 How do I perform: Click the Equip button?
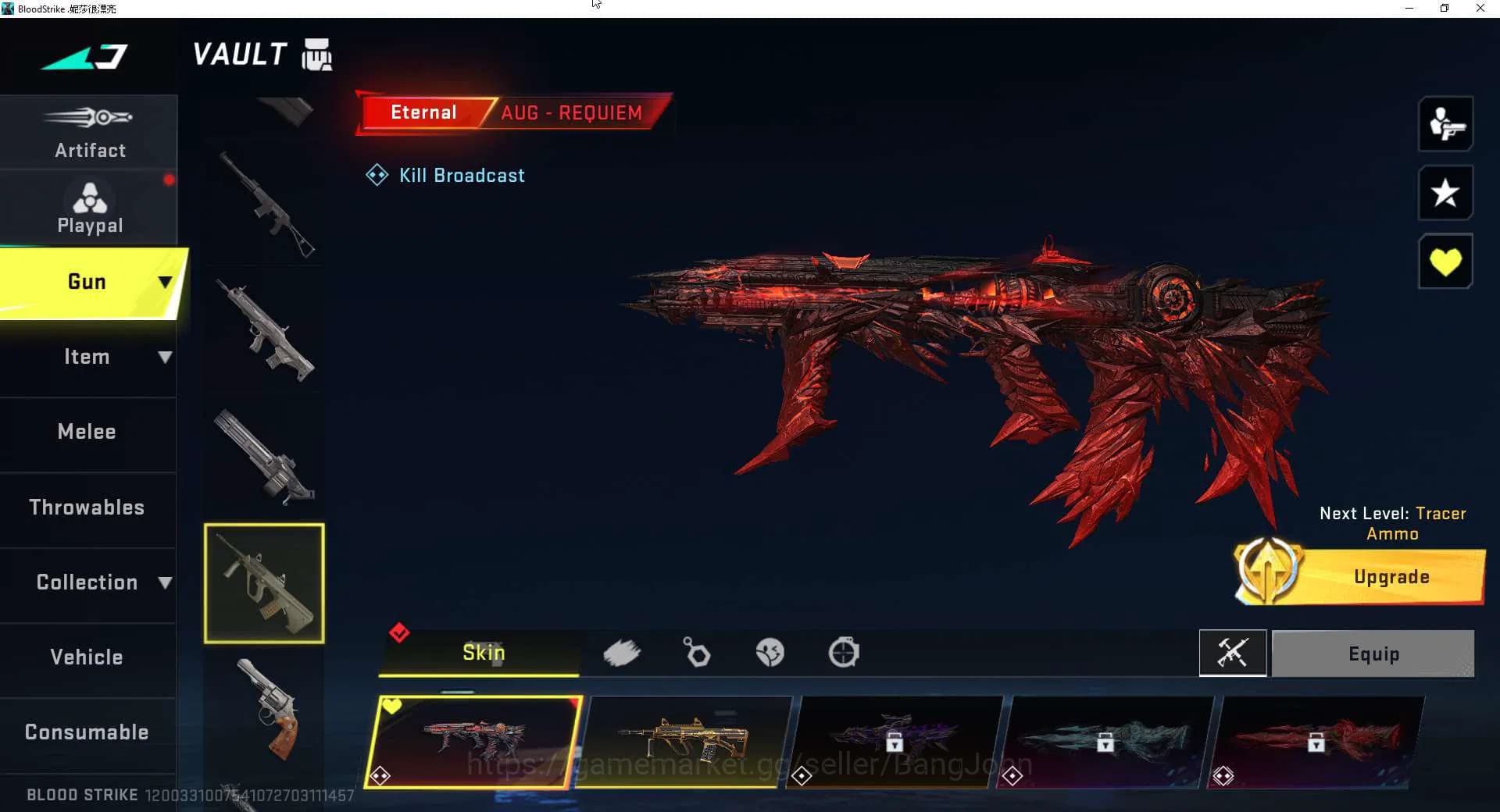(x=1373, y=654)
